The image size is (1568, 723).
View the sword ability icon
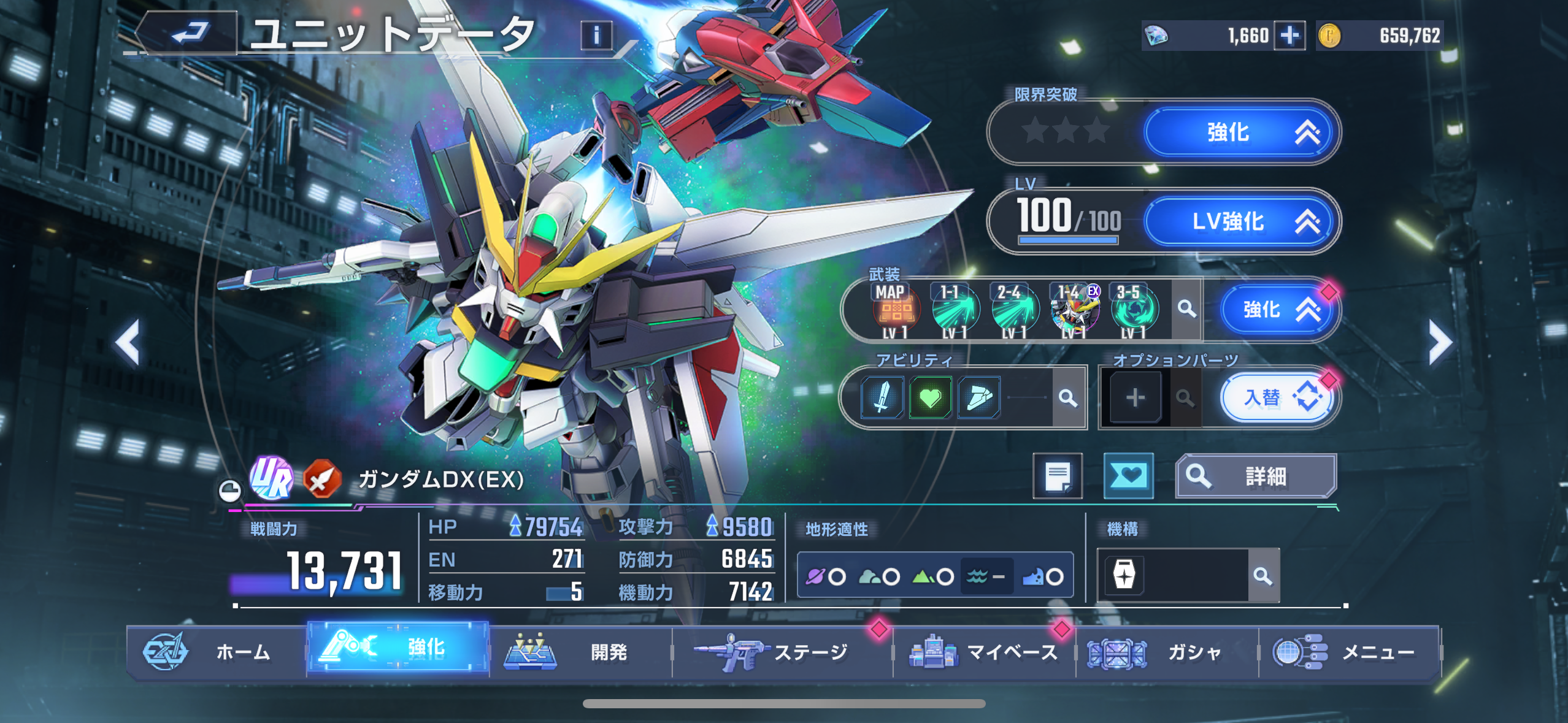(x=882, y=398)
